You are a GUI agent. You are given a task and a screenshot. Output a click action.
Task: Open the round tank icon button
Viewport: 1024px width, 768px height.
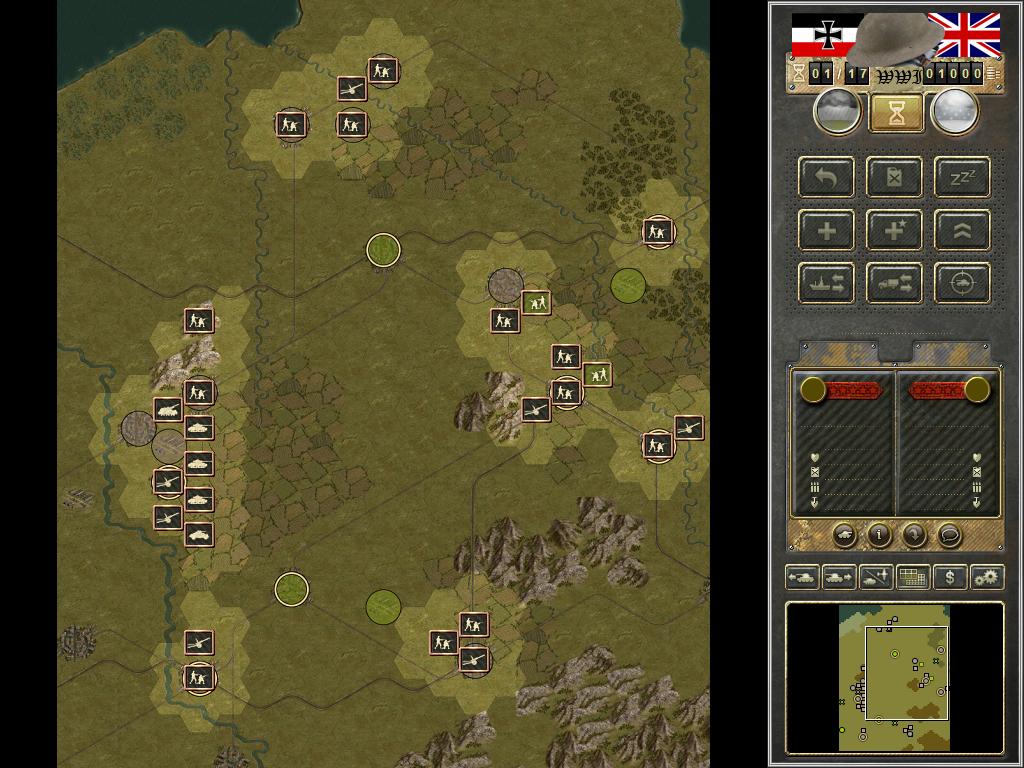click(844, 535)
